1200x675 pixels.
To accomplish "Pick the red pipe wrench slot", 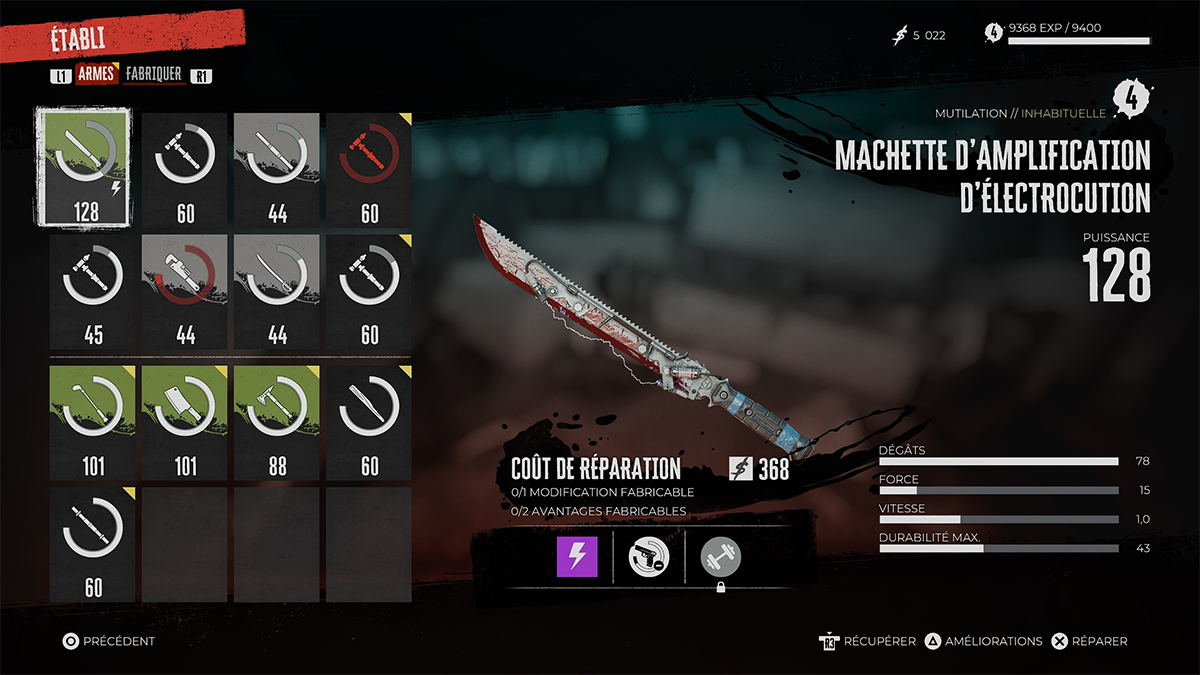I will pyautogui.click(x=185, y=290).
